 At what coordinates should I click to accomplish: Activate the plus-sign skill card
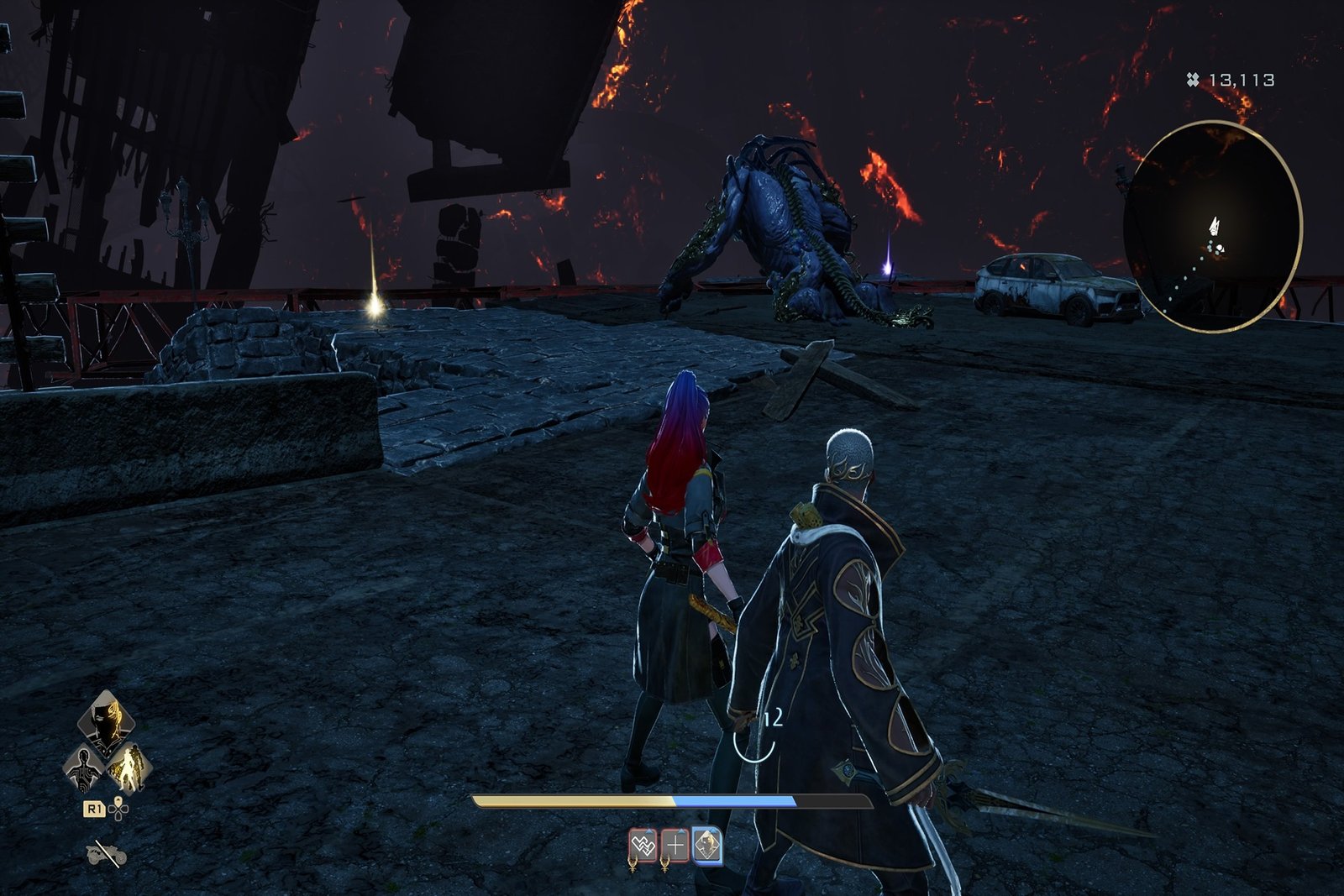coord(675,846)
